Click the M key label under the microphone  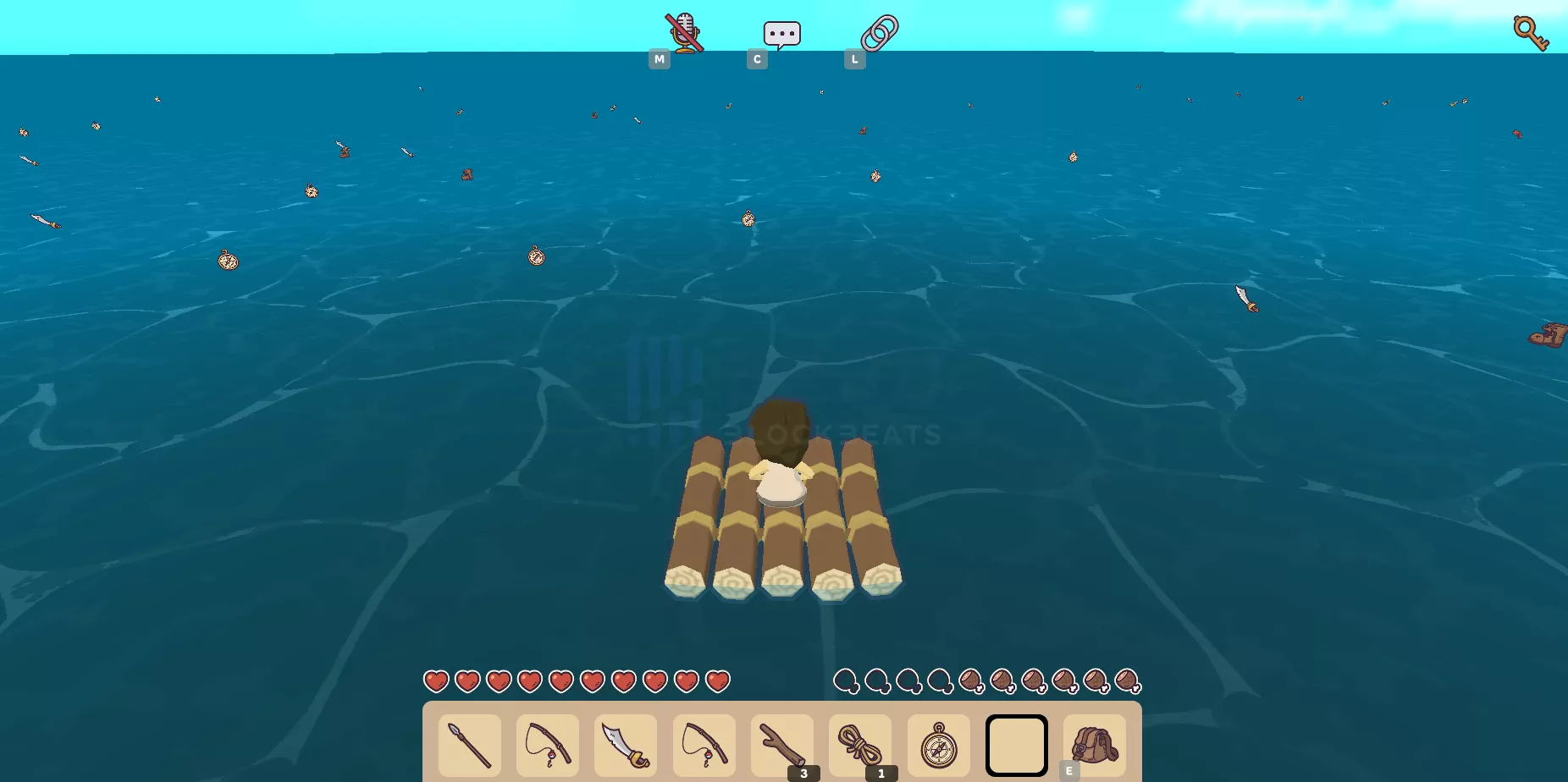[660, 58]
